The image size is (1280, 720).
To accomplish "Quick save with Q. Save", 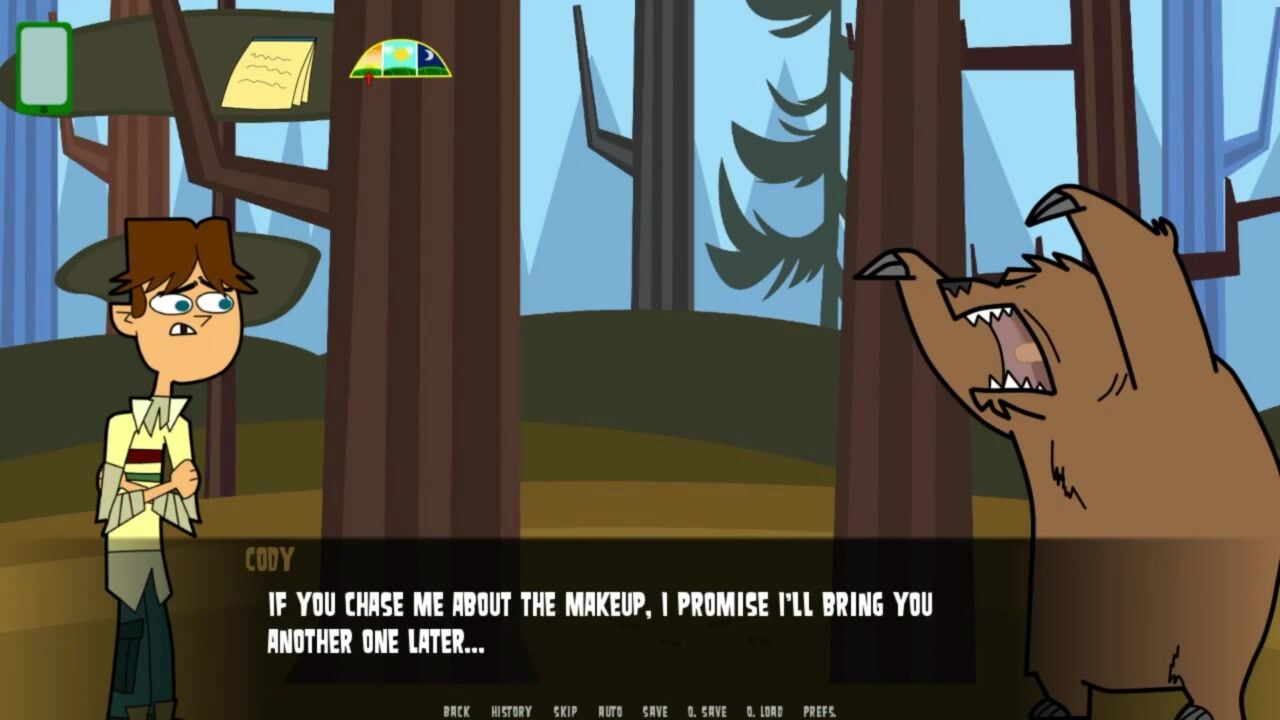I will [707, 711].
